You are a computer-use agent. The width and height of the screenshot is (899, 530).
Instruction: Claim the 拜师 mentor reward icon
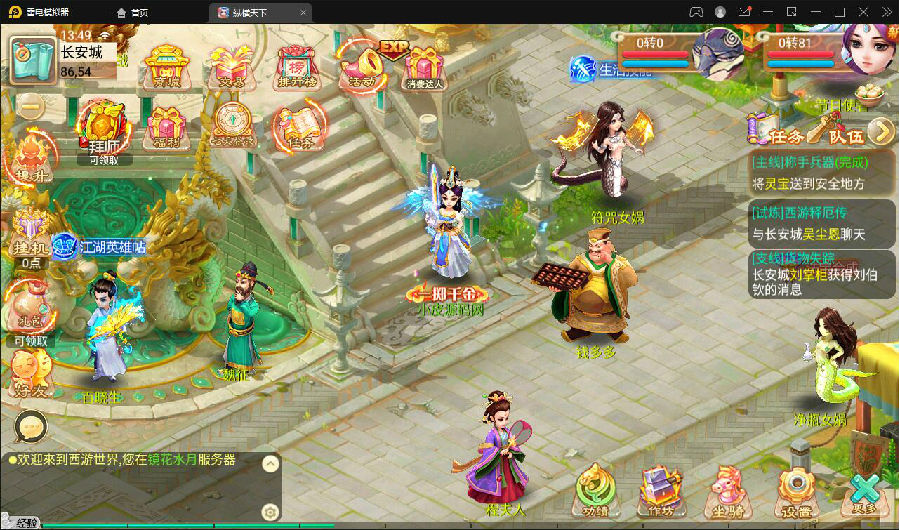(103, 127)
